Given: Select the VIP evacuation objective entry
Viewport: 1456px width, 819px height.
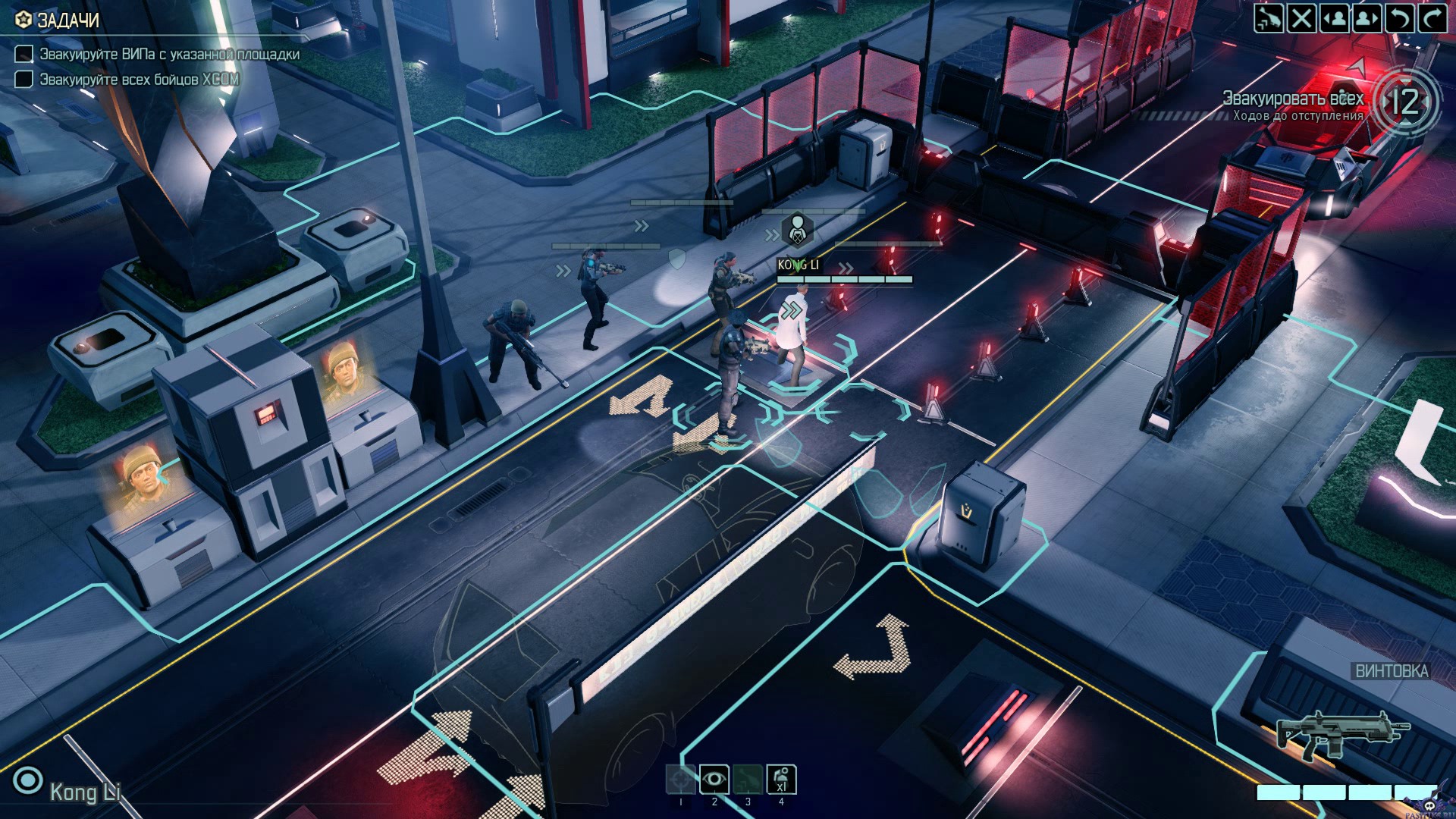Looking at the screenshot, I should [x=168, y=54].
